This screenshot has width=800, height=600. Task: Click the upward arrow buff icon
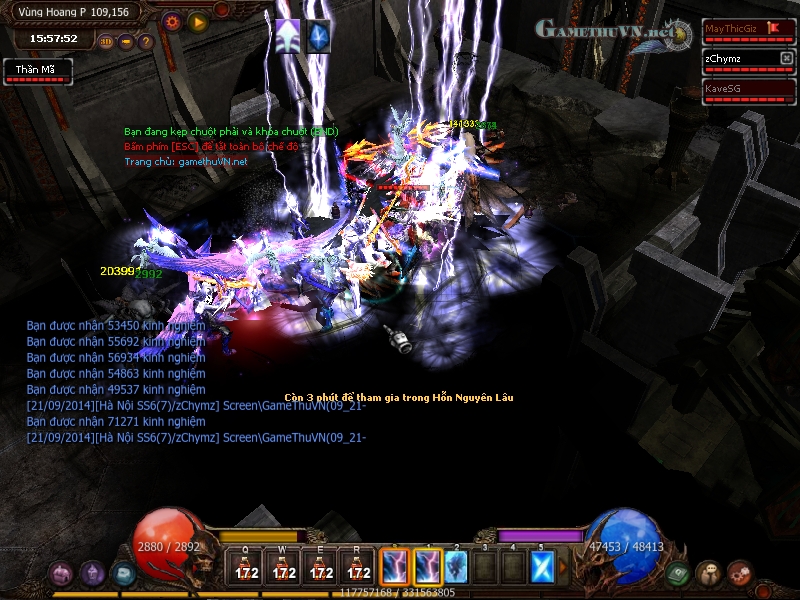290,35
